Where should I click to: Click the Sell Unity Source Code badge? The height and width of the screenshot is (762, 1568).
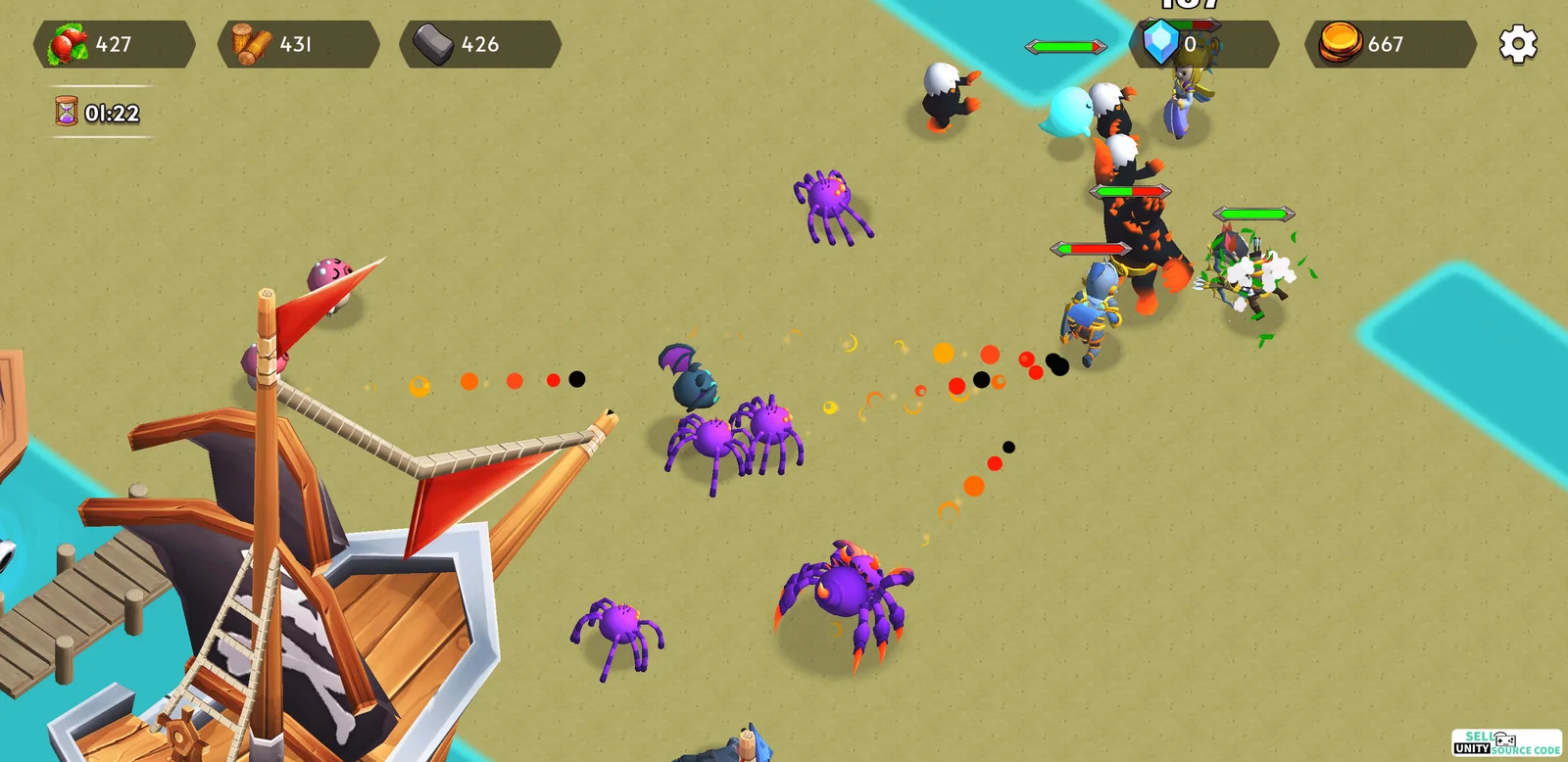(1506, 743)
